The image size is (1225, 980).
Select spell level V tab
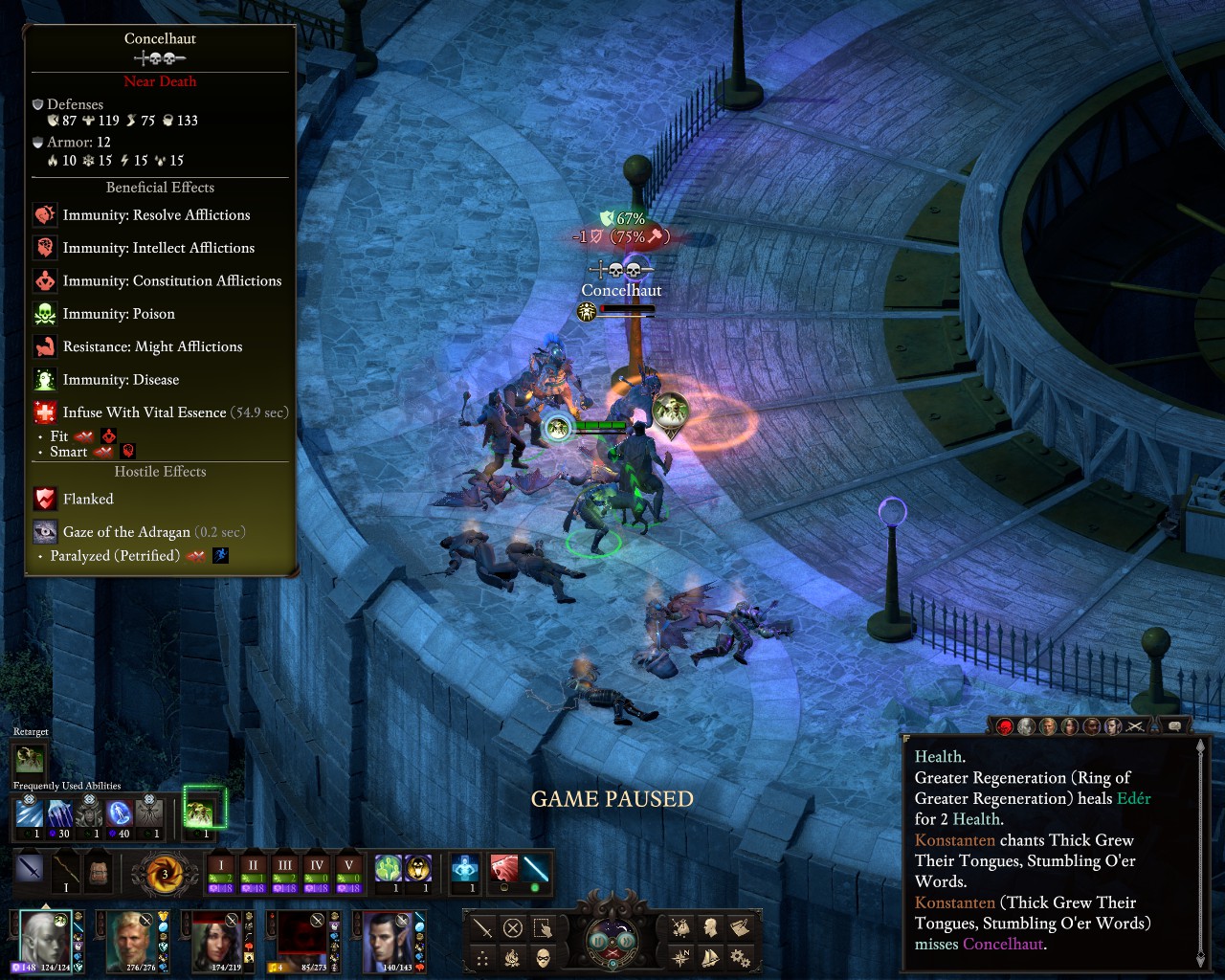348,865
